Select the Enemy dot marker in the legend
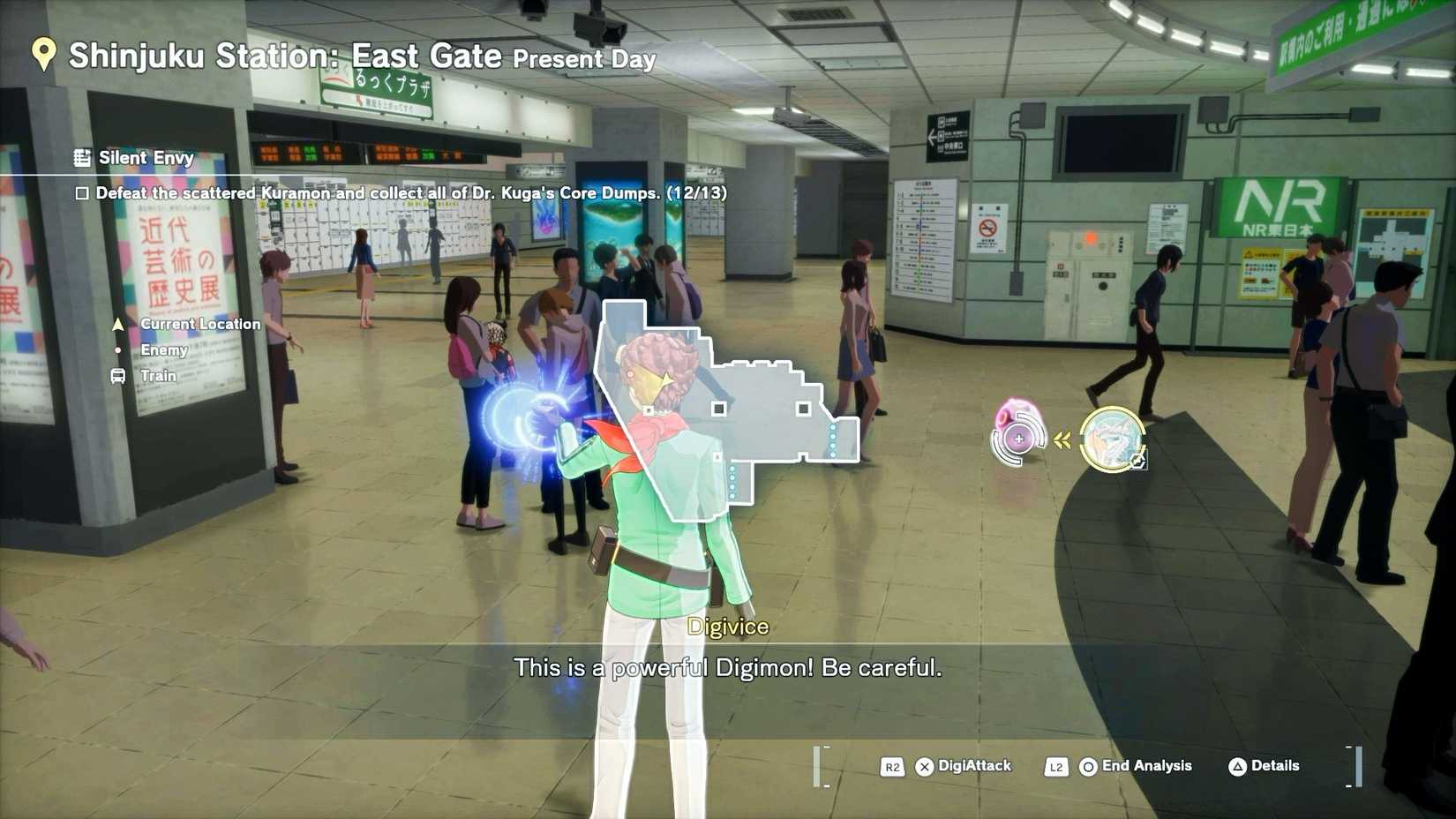 (117, 350)
